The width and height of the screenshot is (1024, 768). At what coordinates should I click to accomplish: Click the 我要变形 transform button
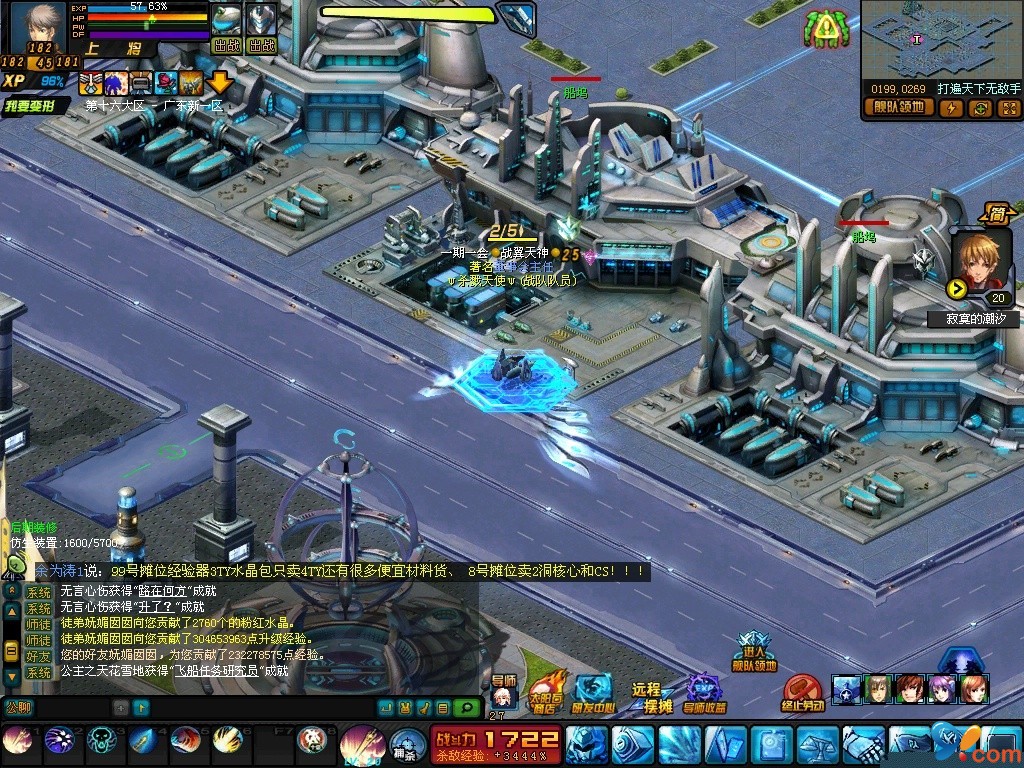pyautogui.click(x=36, y=105)
